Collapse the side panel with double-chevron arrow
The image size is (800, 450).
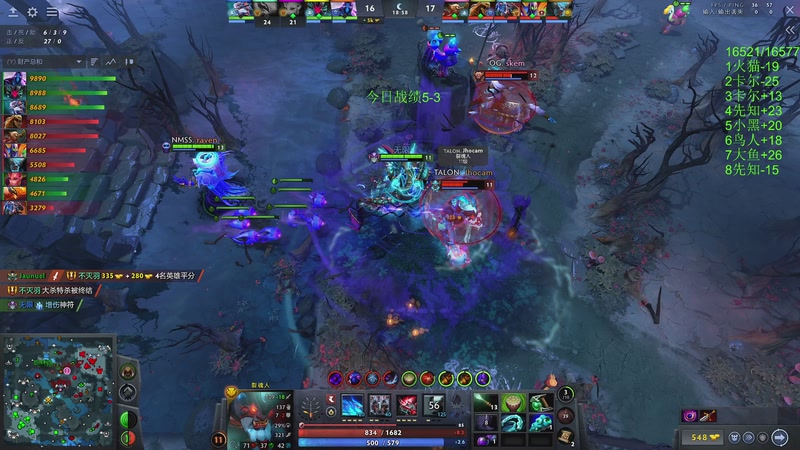790,31
